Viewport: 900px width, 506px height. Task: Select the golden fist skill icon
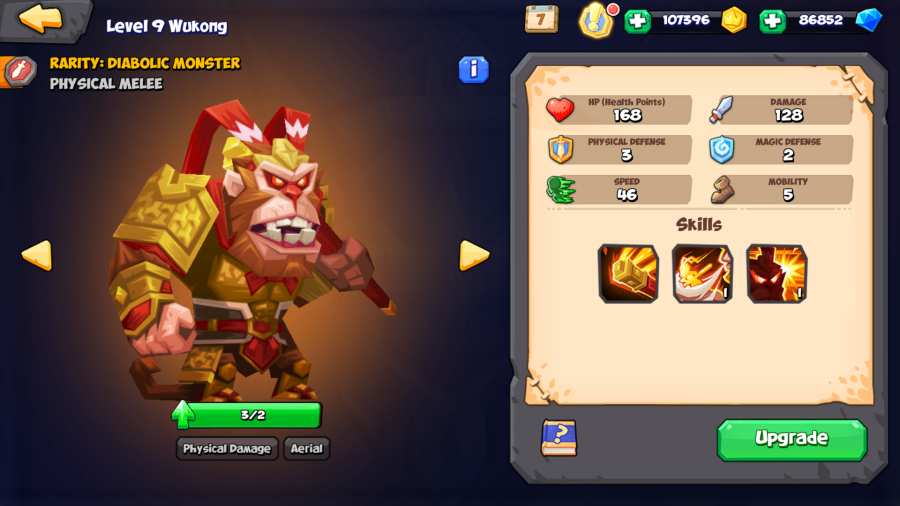pyautogui.click(x=628, y=273)
